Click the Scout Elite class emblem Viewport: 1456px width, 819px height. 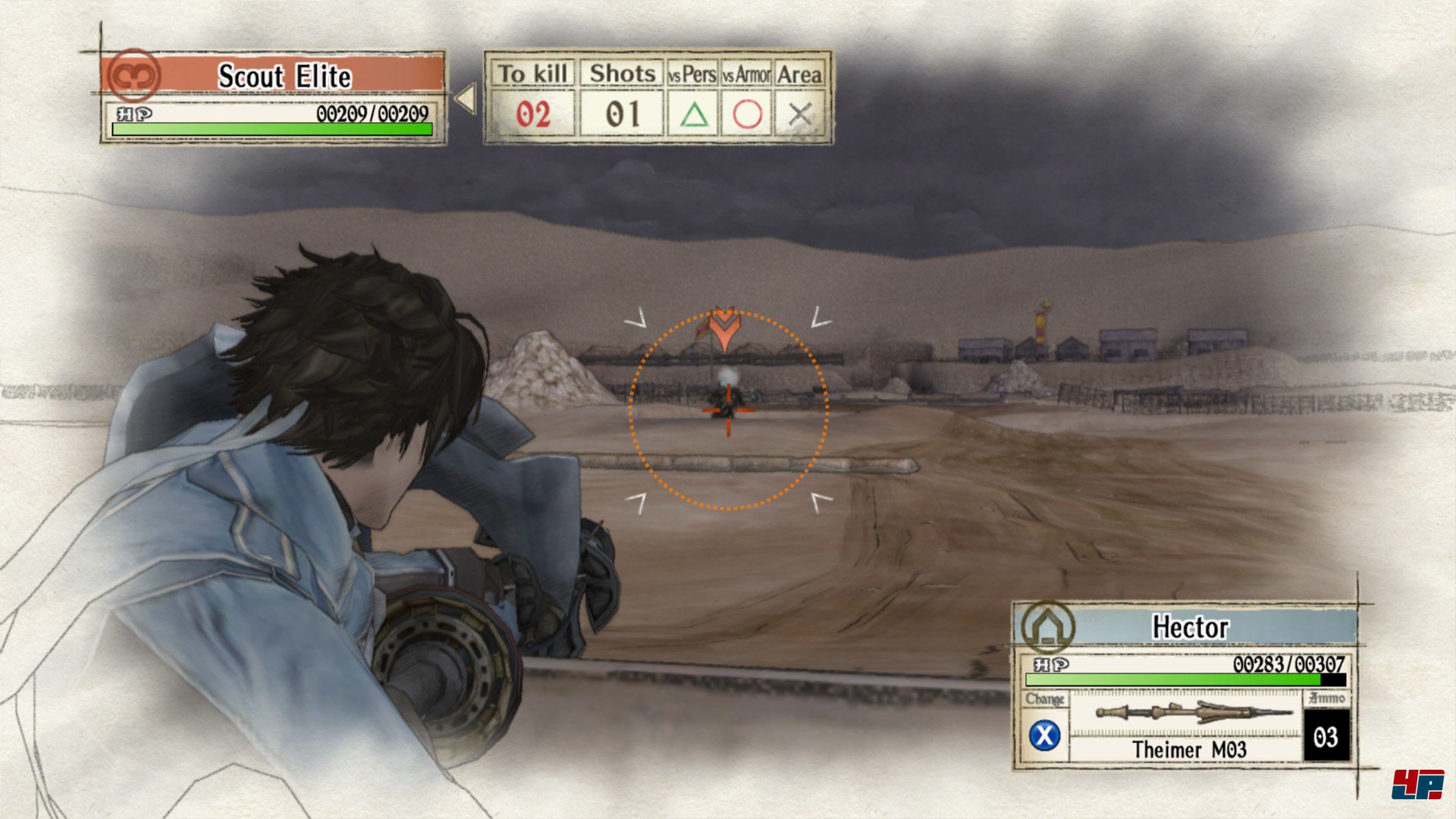click(133, 75)
